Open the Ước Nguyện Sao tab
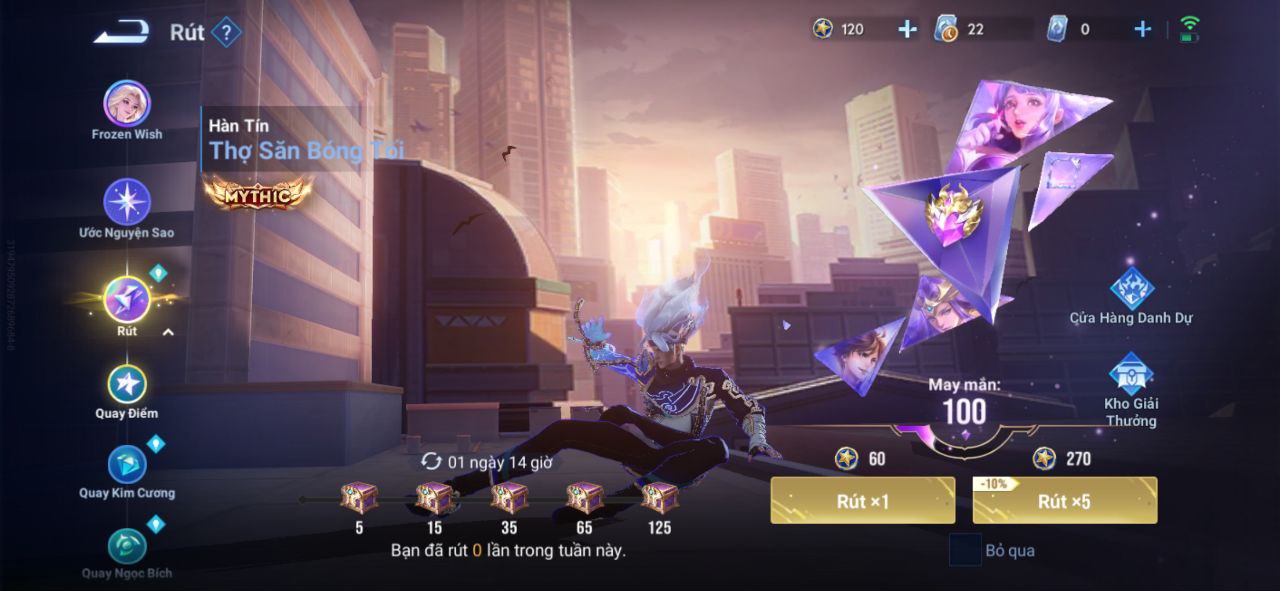Screen dimensions: 1280x591 127,202
